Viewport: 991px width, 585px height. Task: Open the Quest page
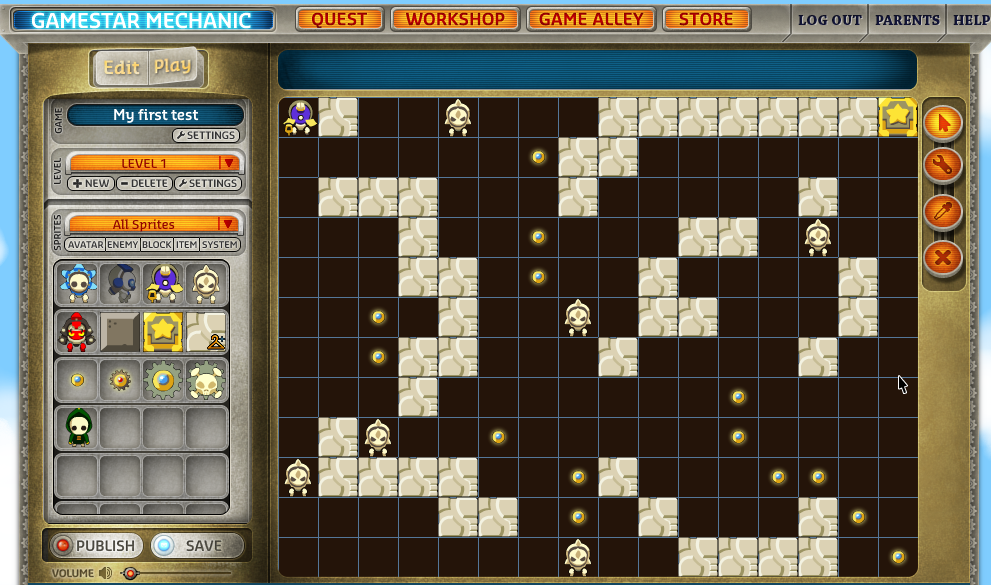pos(339,19)
